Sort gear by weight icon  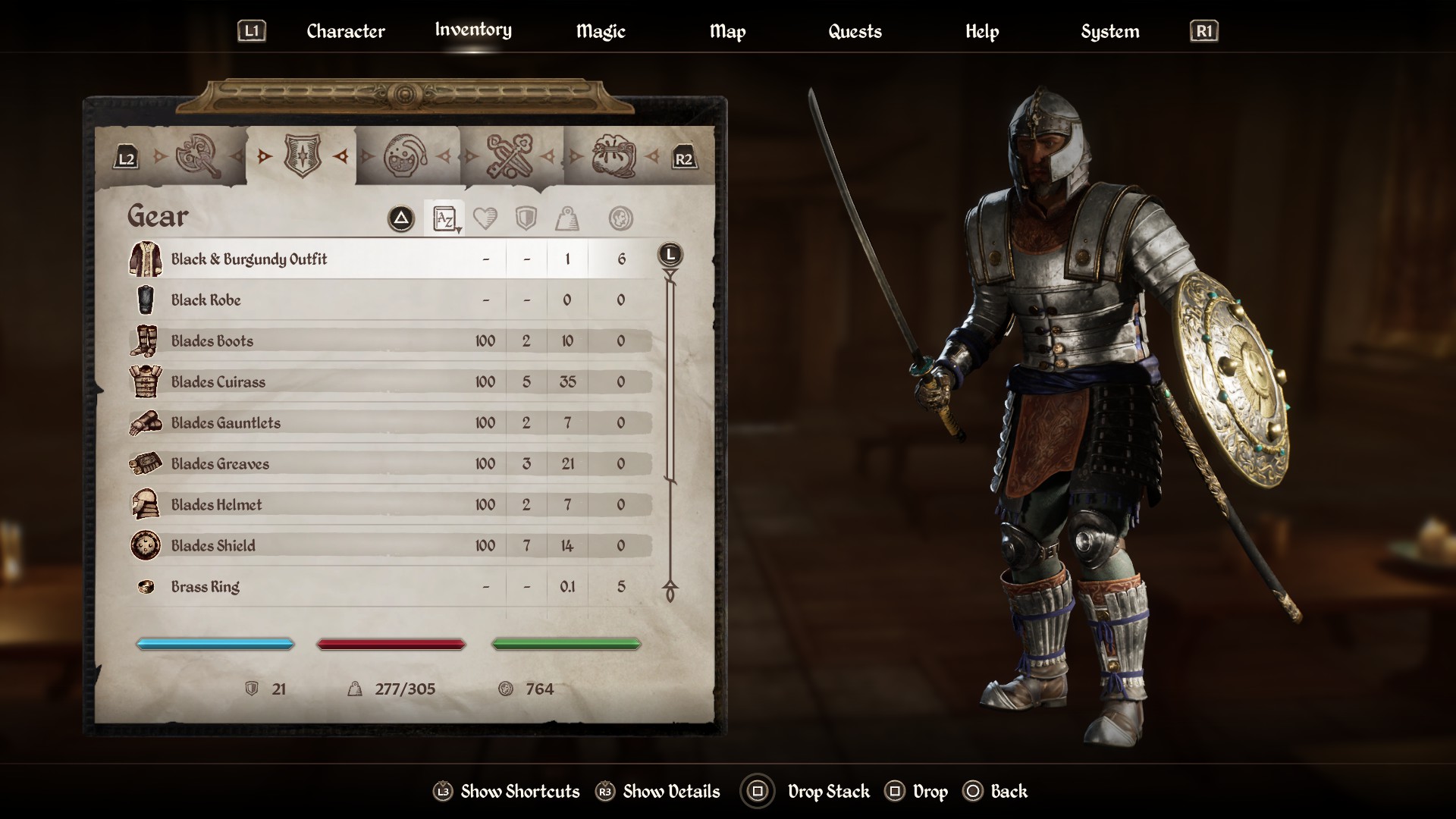tap(567, 219)
